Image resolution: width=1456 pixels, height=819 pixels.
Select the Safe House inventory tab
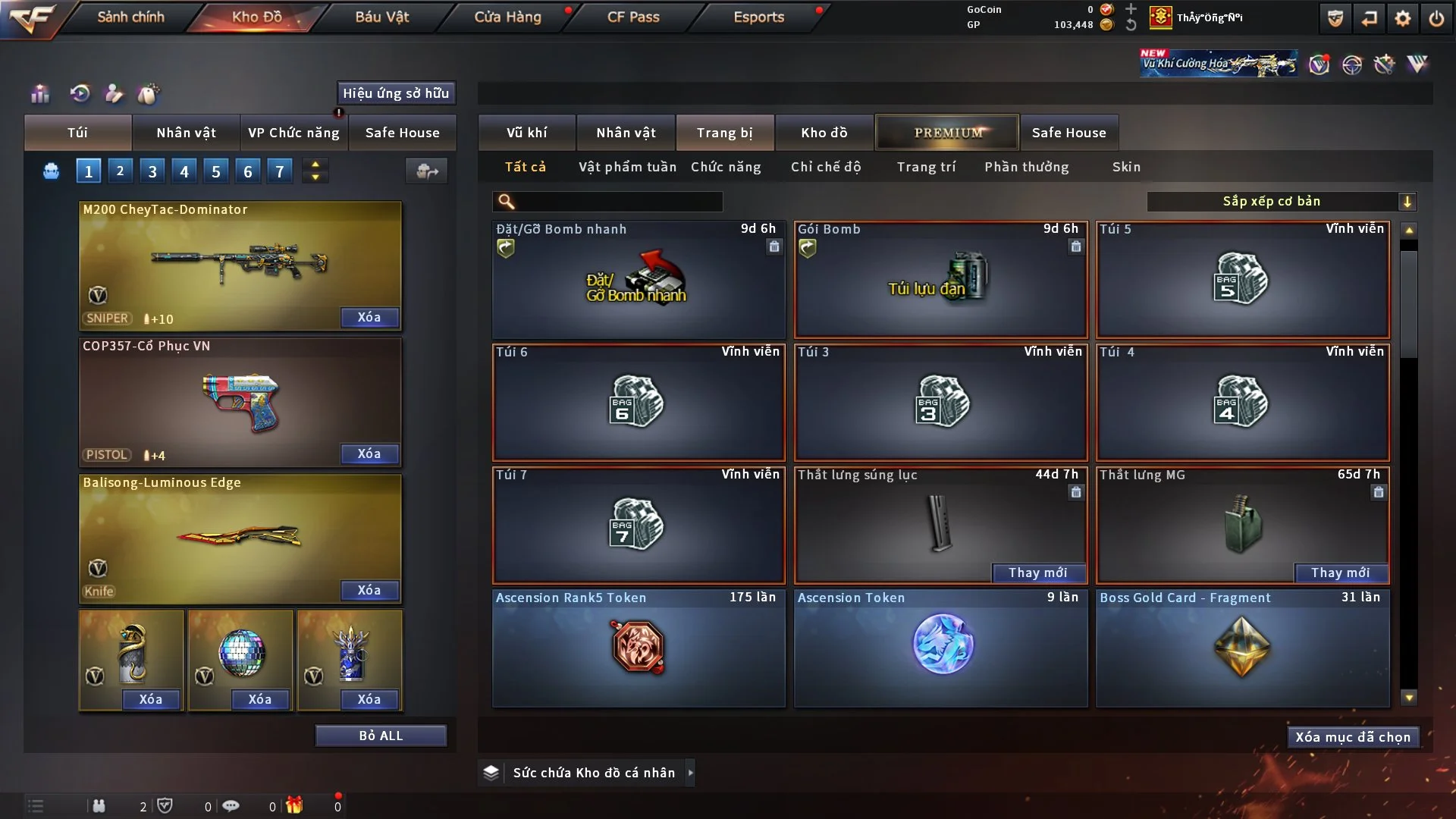click(x=1068, y=133)
